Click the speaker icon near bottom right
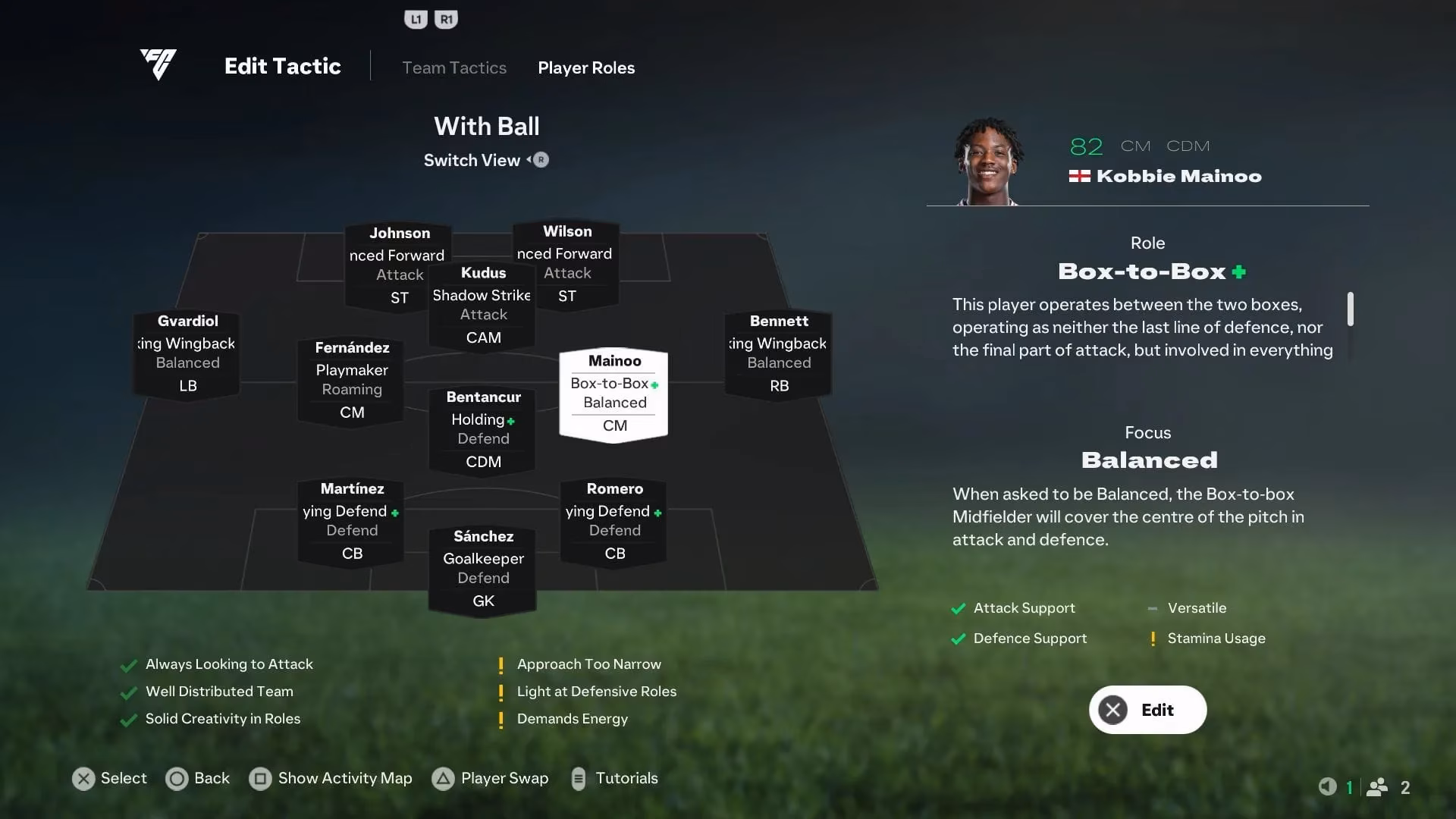This screenshot has width=1456, height=819. click(1327, 787)
